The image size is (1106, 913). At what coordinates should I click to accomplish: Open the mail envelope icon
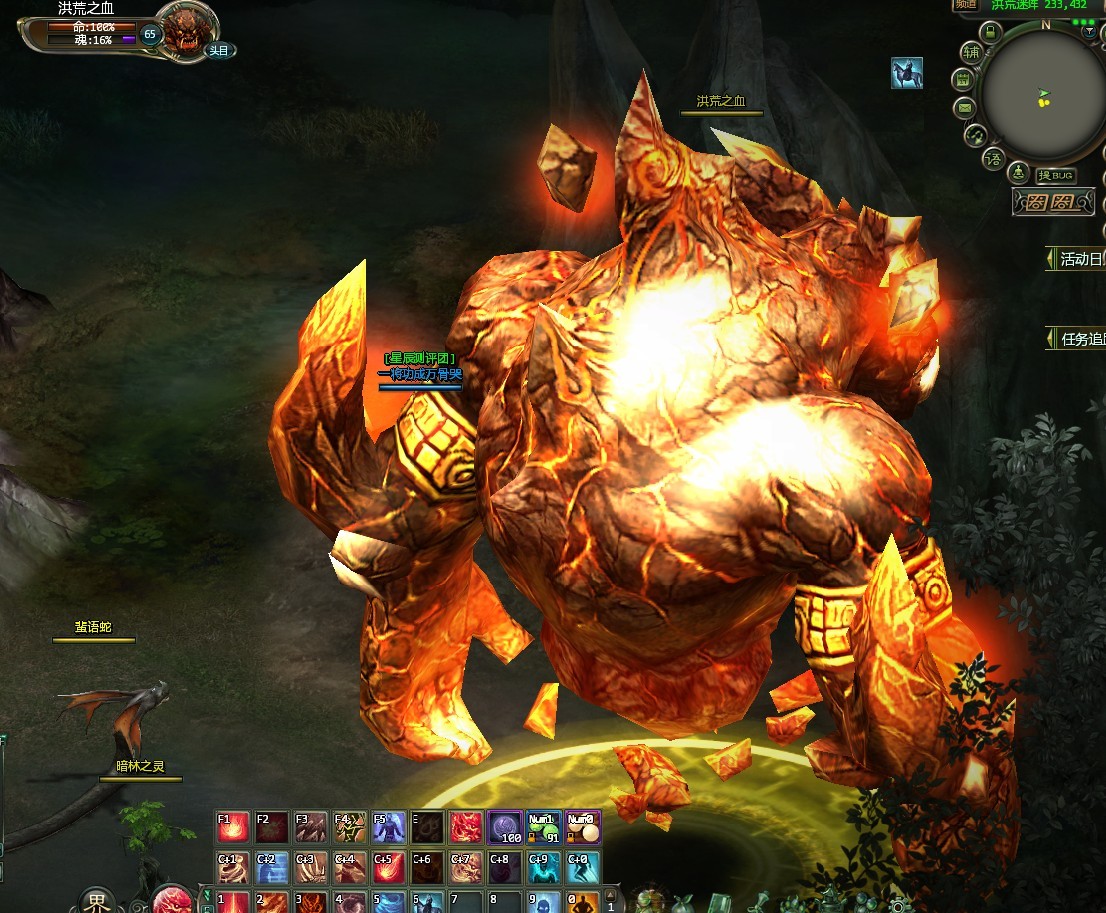coord(964,107)
